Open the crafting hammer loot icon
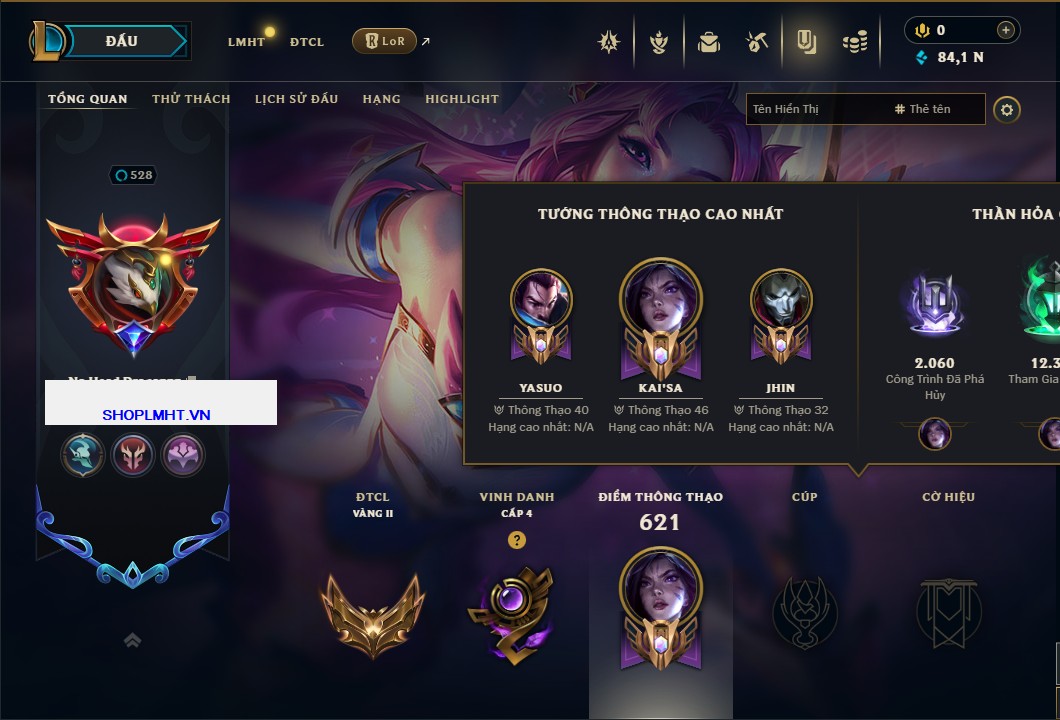The height and width of the screenshot is (720, 1060). 757,42
